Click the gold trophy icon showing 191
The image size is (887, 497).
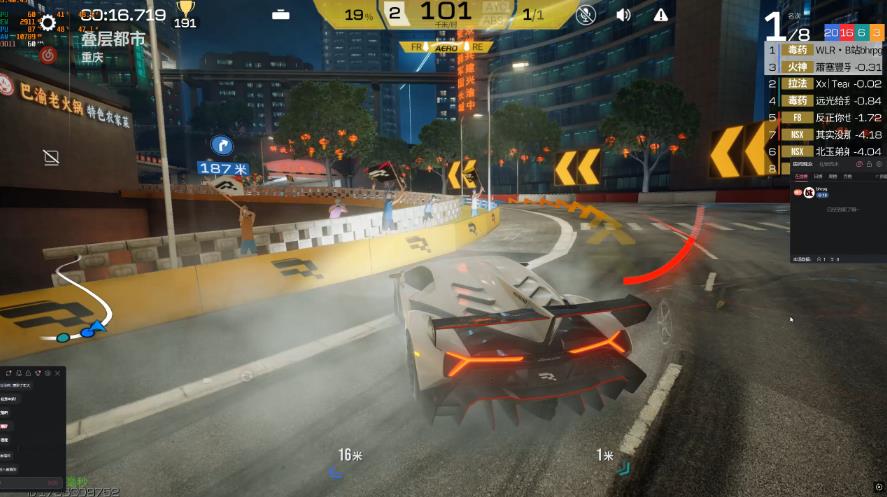click(x=185, y=10)
